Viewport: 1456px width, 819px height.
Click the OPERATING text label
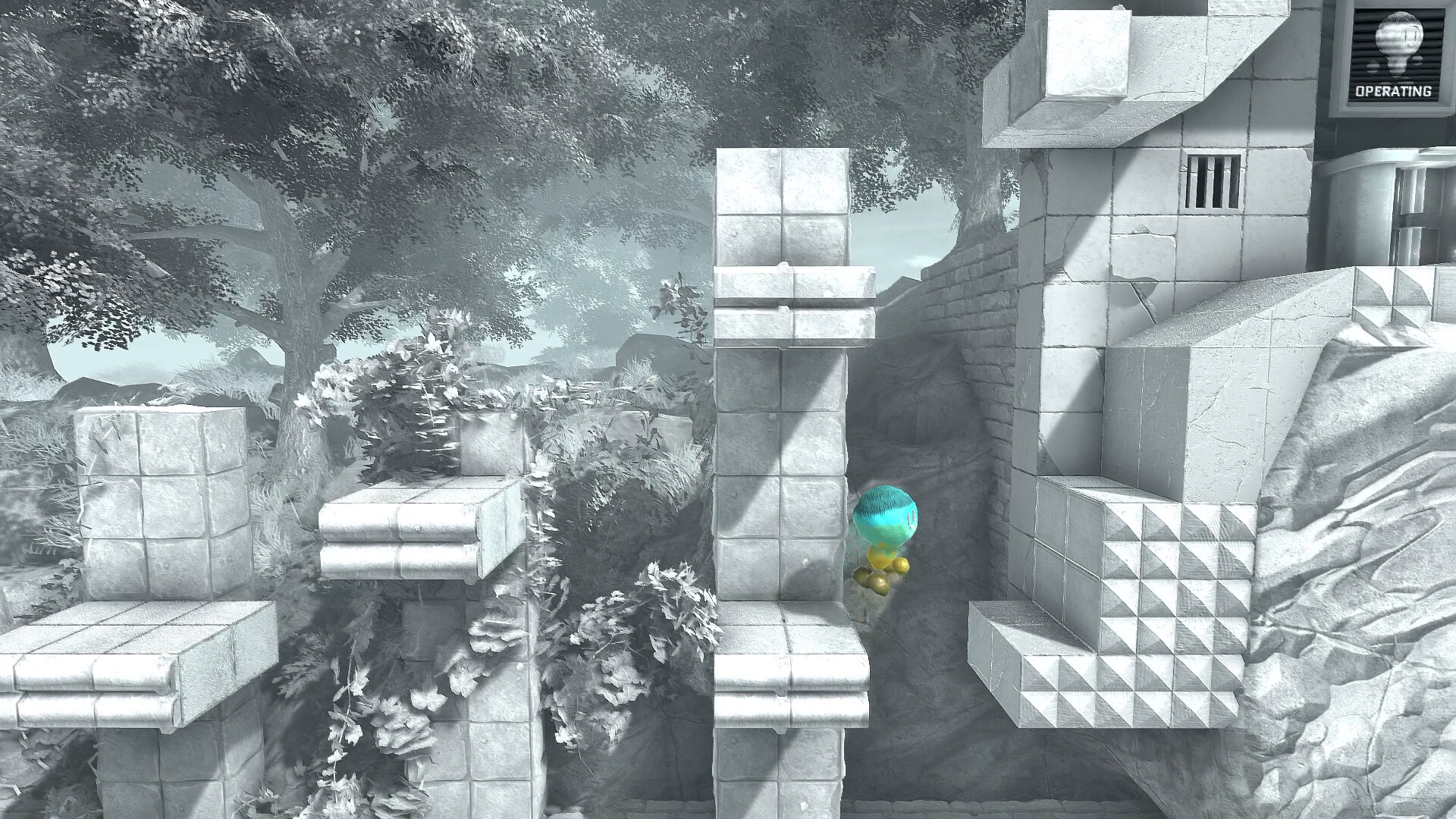(1394, 93)
